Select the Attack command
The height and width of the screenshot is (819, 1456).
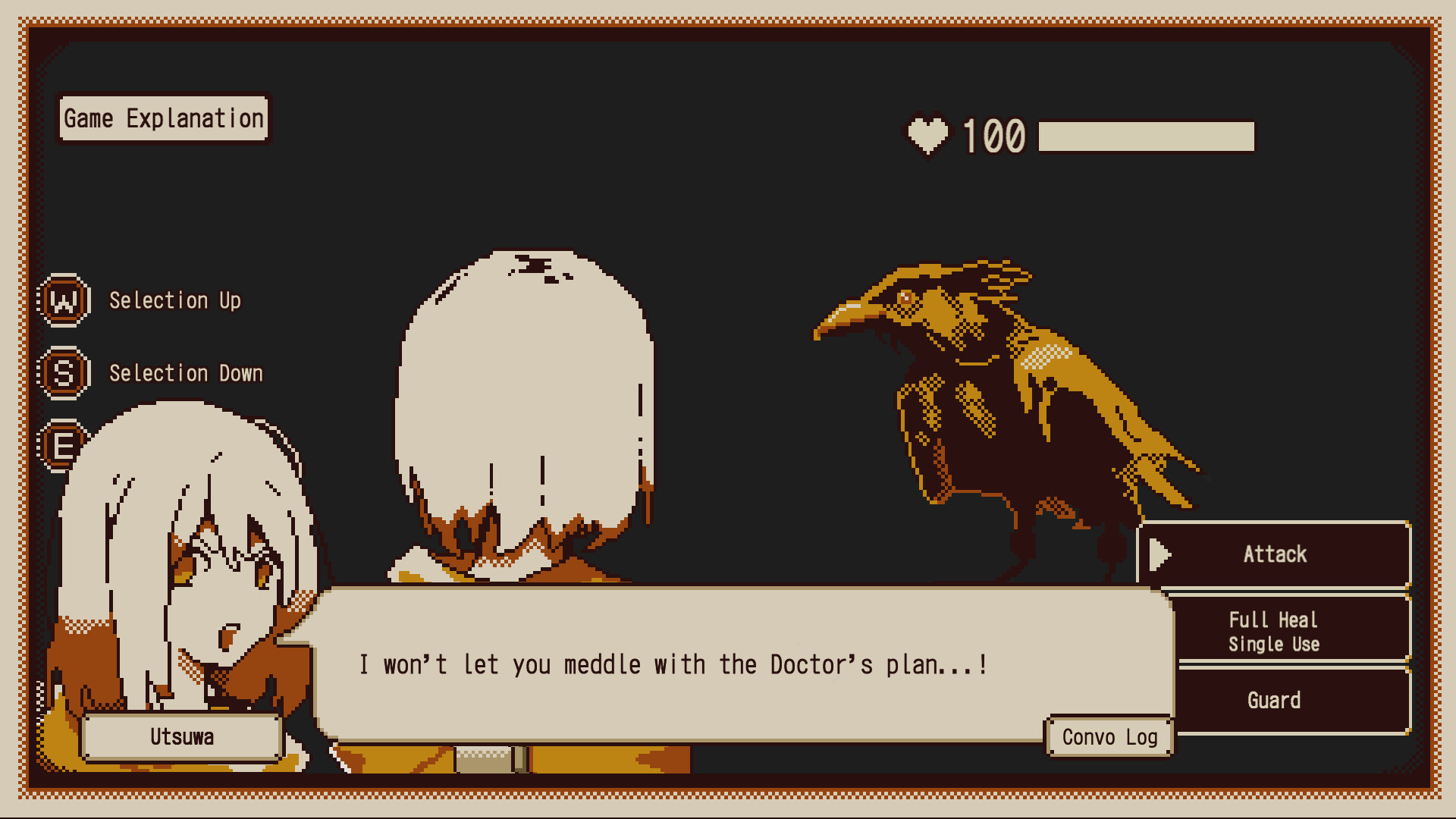[1274, 554]
